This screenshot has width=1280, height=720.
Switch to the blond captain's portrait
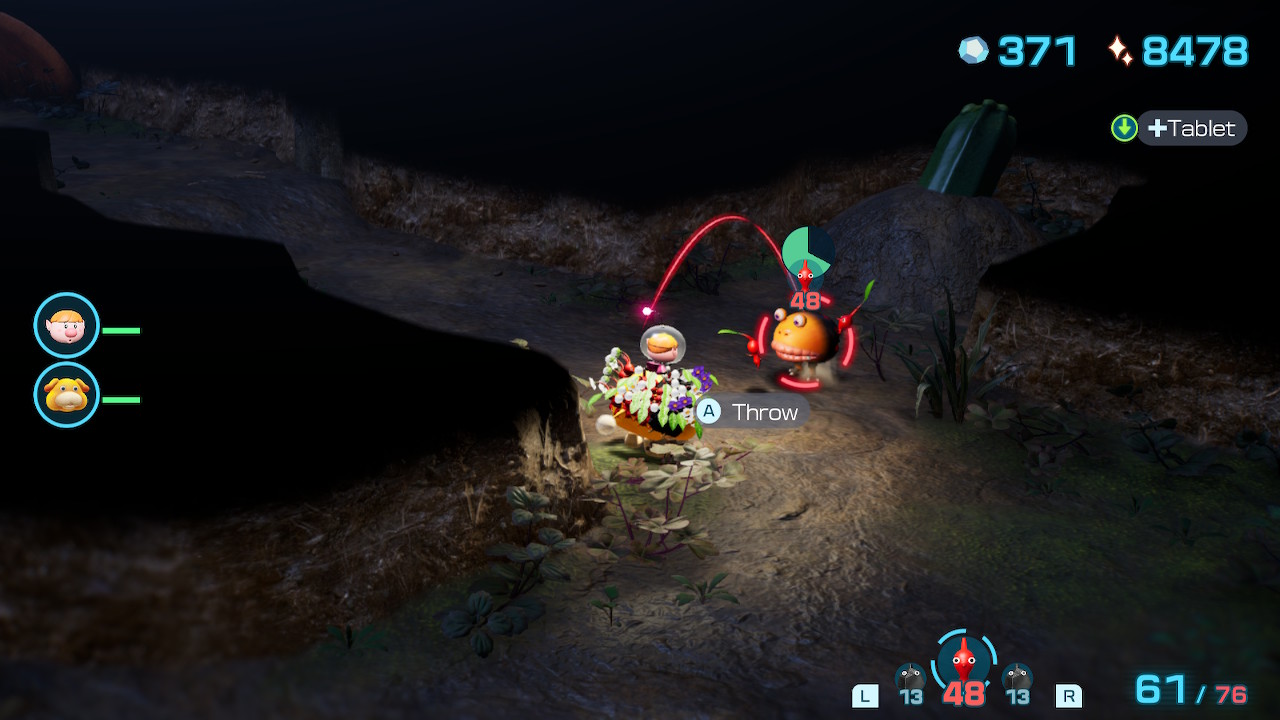[67, 325]
